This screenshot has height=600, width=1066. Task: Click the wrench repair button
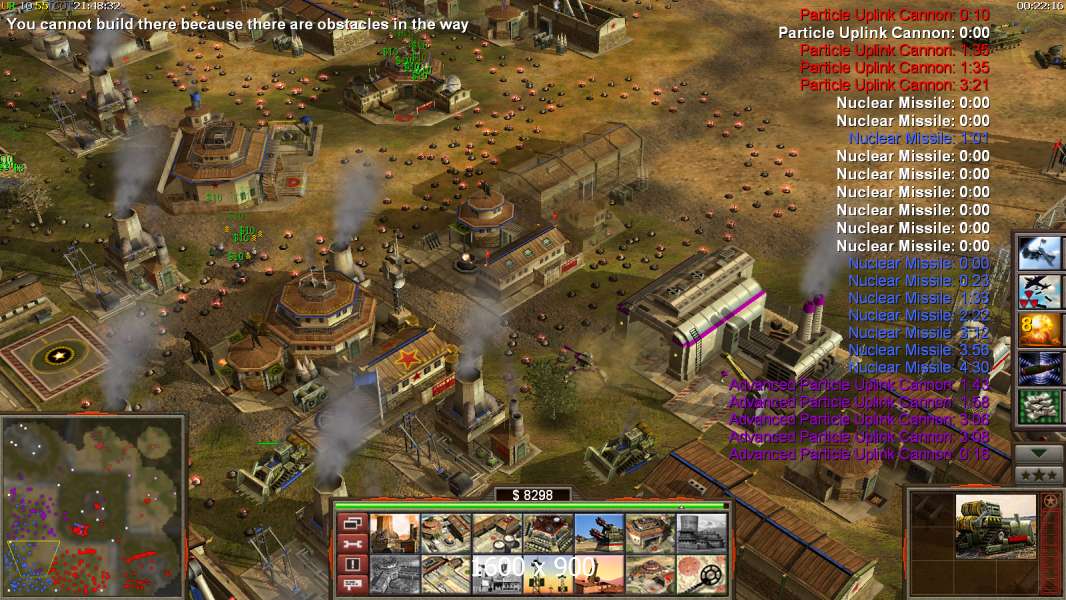pos(352,543)
